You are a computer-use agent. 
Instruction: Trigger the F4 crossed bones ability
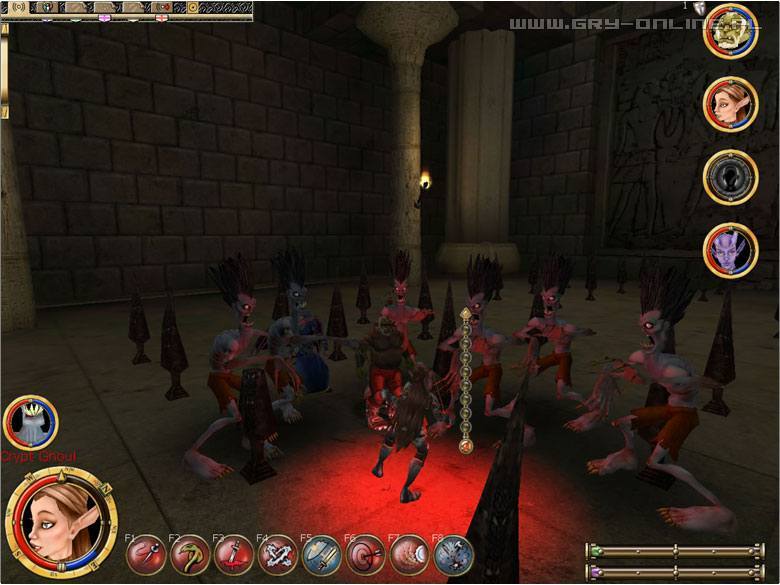[x=277, y=554]
